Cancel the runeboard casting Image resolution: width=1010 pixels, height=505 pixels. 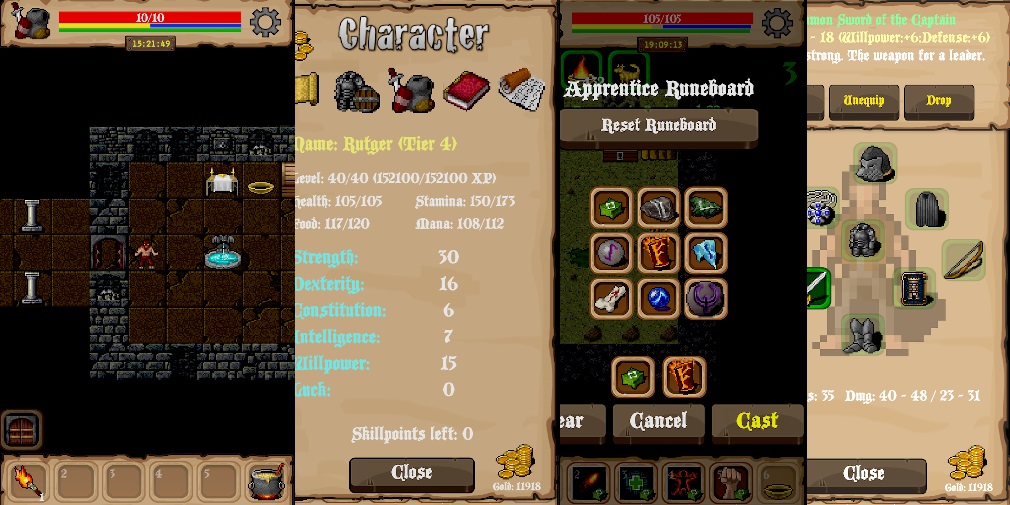click(x=658, y=421)
